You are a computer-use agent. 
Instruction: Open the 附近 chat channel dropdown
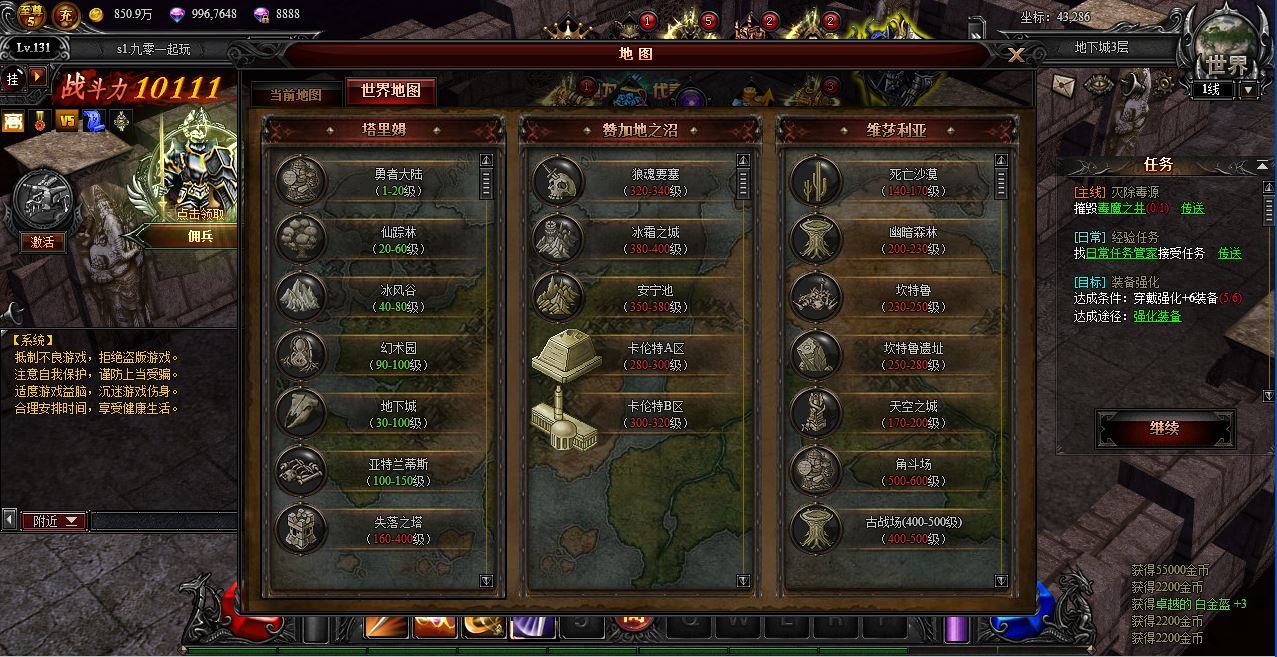click(x=55, y=521)
